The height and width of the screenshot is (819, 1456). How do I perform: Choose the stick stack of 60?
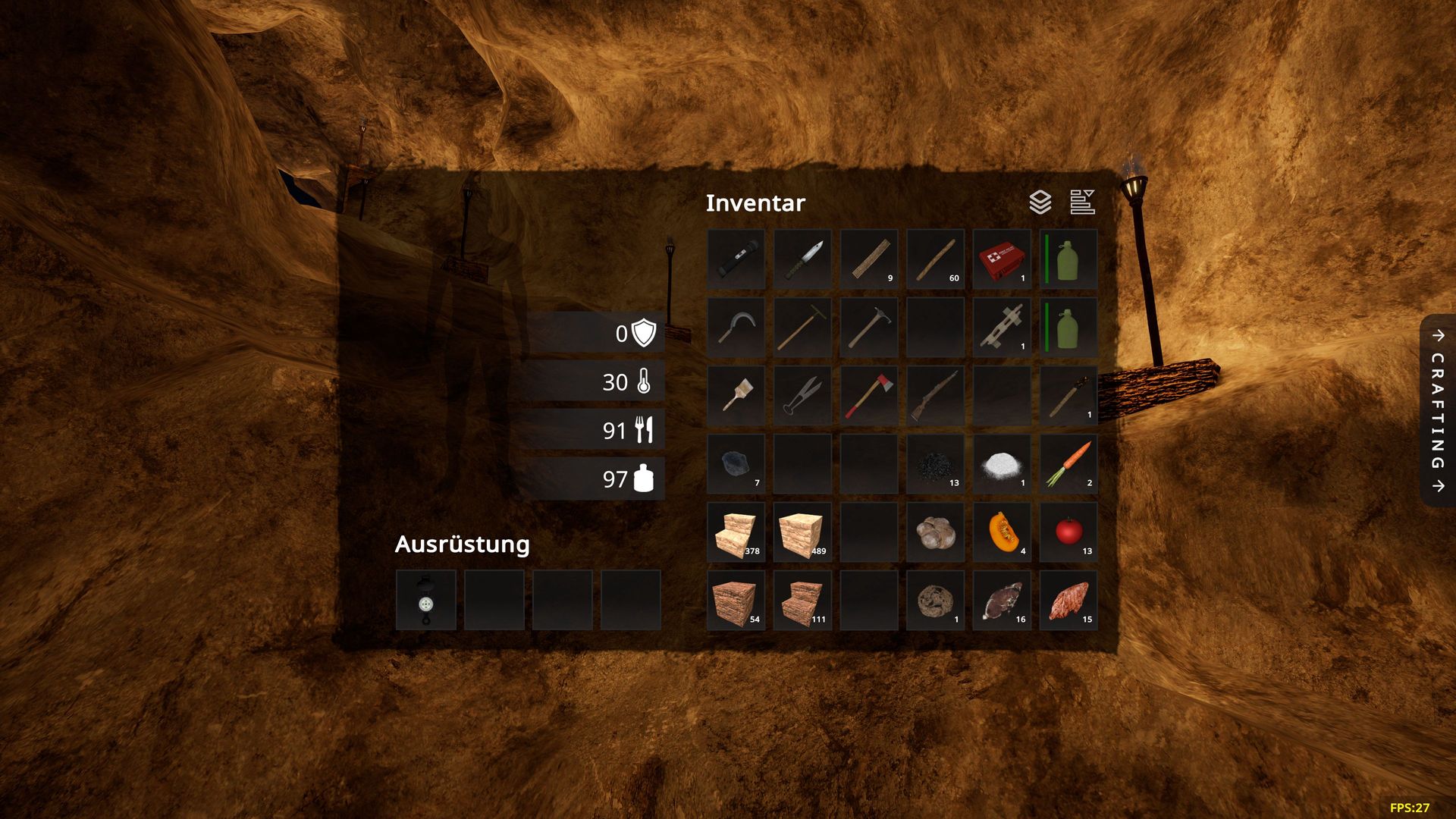pyautogui.click(x=935, y=259)
